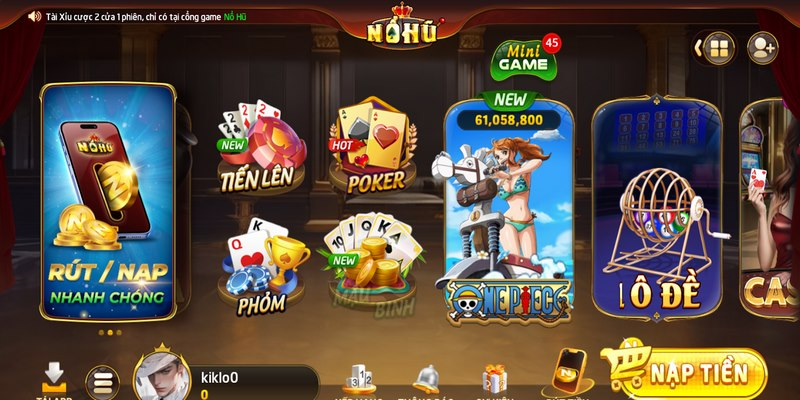
Task: Open the Mini Game menu
Action: [x=524, y=61]
